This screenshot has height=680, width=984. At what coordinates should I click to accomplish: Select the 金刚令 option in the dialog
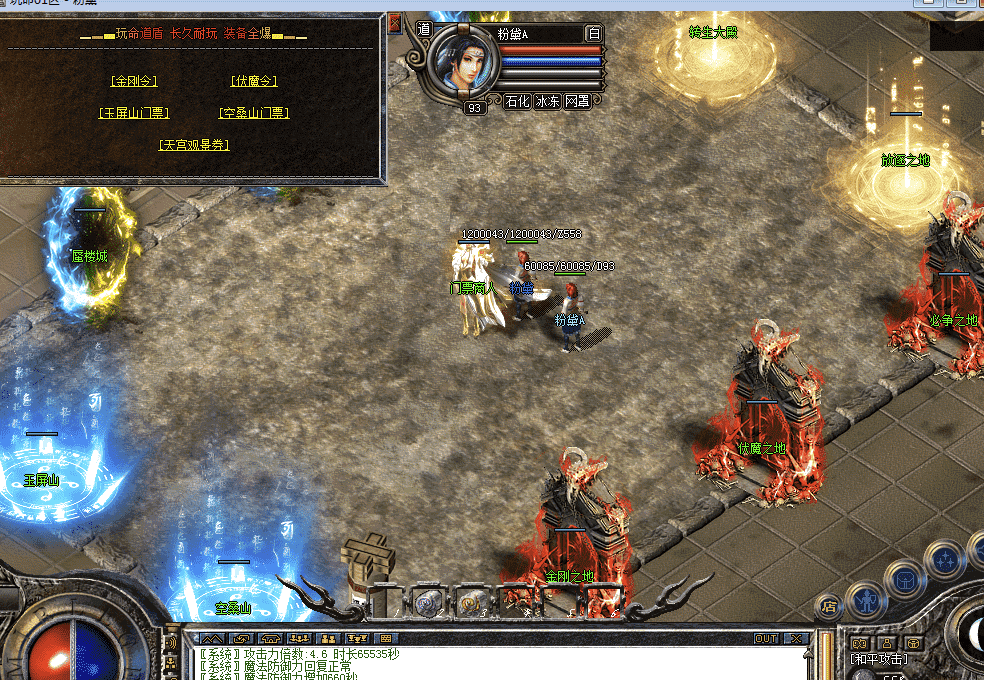pyautogui.click(x=134, y=81)
